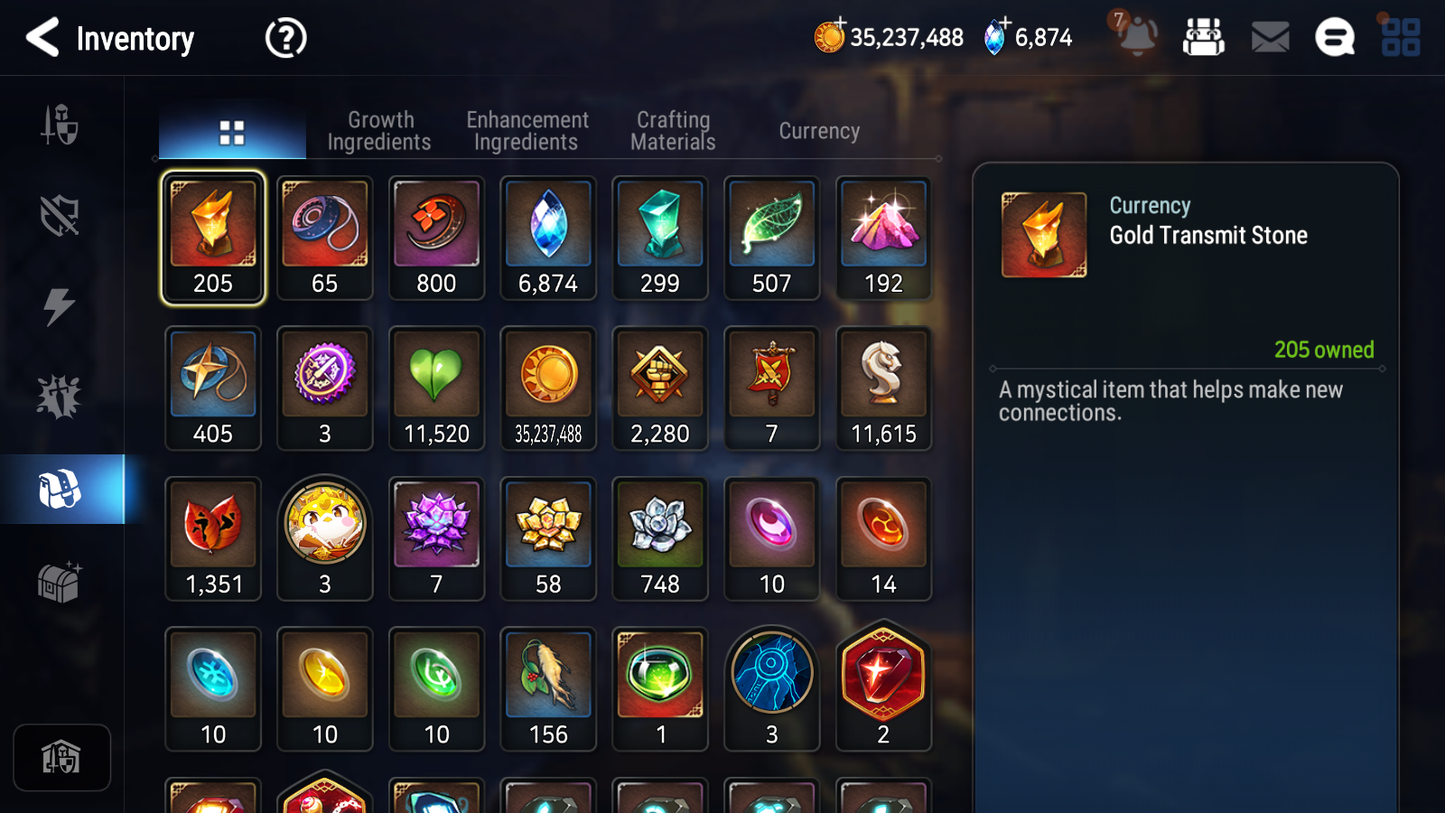Open the STOVE chat bubble icon
1445x813 pixels.
(x=1334, y=36)
